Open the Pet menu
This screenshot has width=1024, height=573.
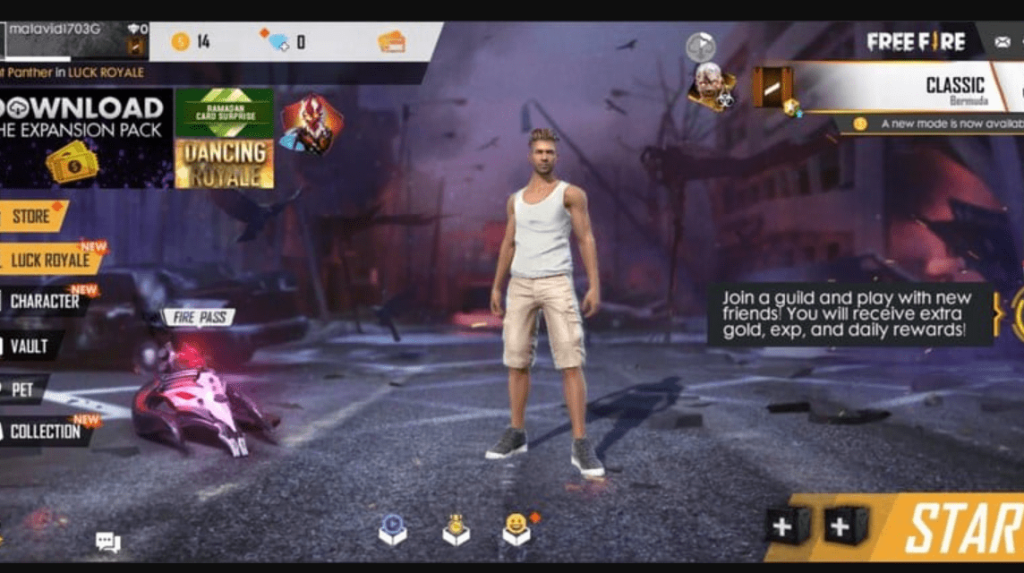pyautogui.click(x=22, y=390)
